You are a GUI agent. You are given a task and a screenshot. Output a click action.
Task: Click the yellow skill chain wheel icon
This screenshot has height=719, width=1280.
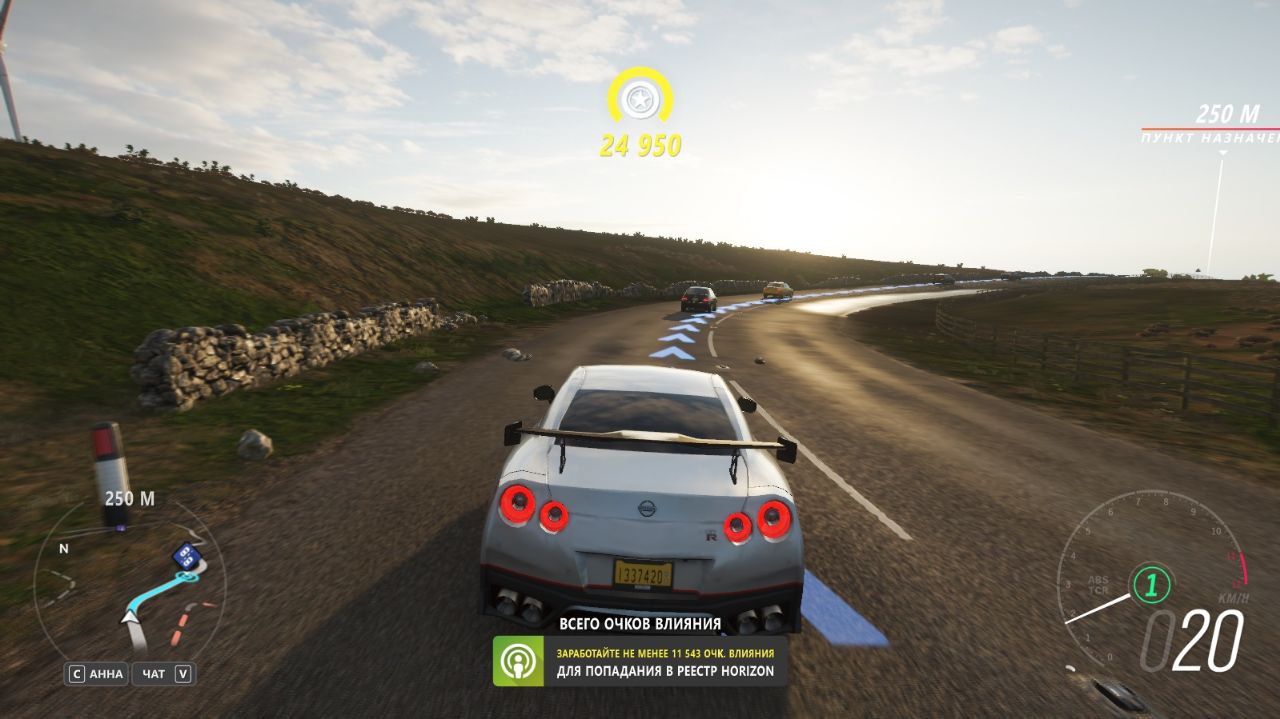(639, 98)
